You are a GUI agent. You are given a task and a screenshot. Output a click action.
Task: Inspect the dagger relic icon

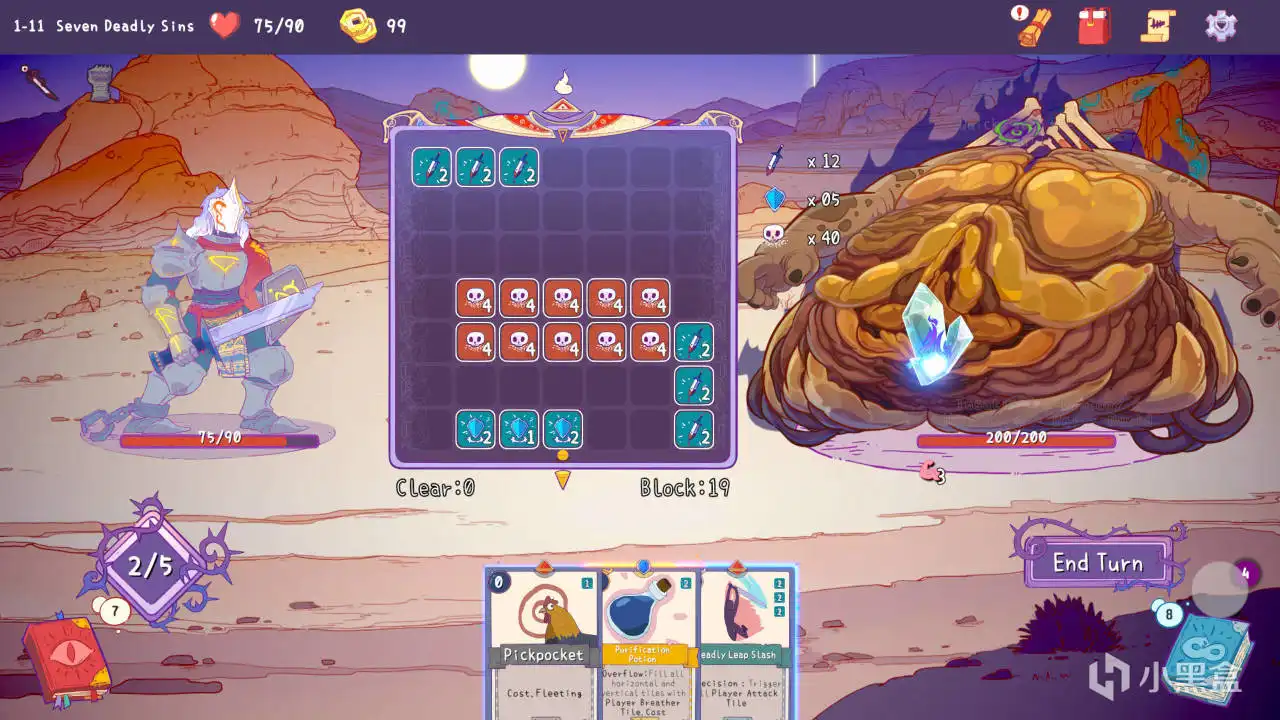point(41,82)
